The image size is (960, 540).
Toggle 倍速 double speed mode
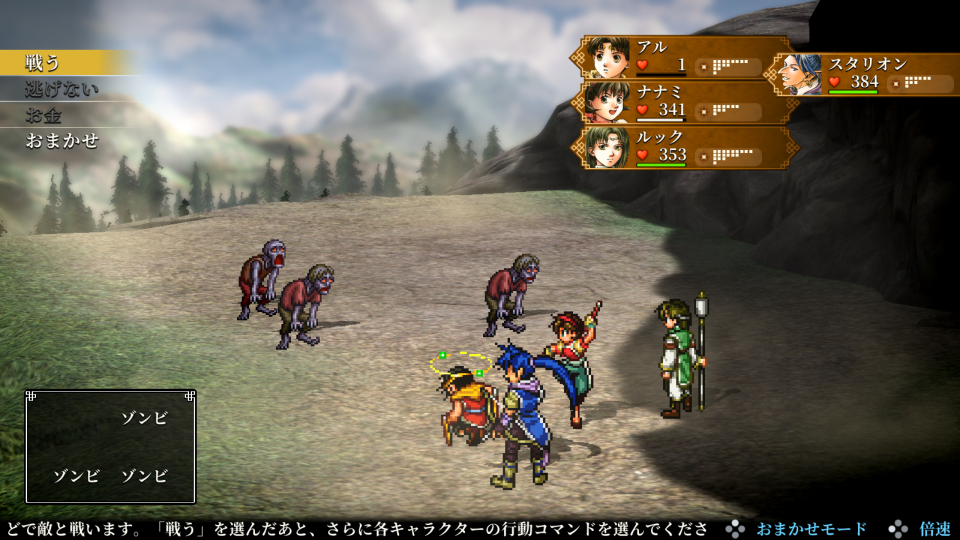(934, 529)
